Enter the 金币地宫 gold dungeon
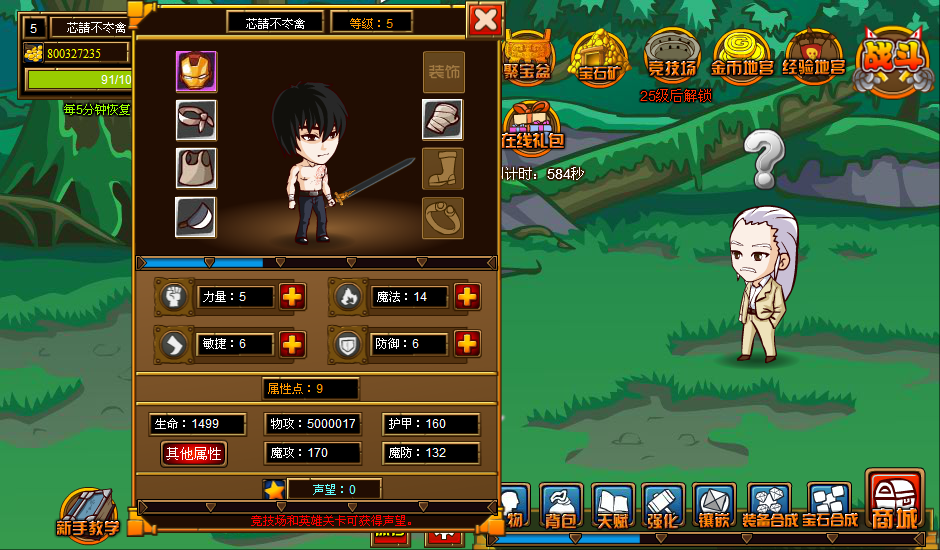The width and height of the screenshot is (940, 550). click(743, 55)
